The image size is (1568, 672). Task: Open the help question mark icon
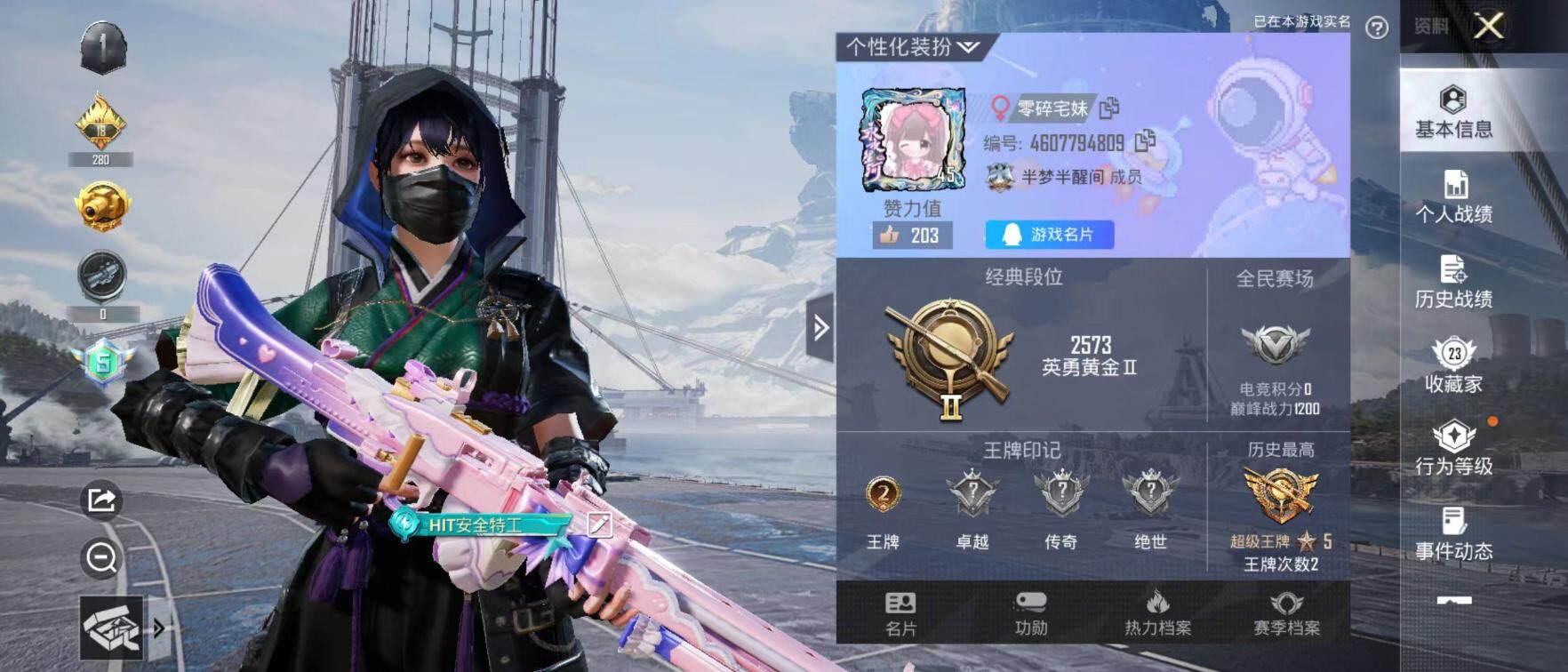pos(1377,28)
